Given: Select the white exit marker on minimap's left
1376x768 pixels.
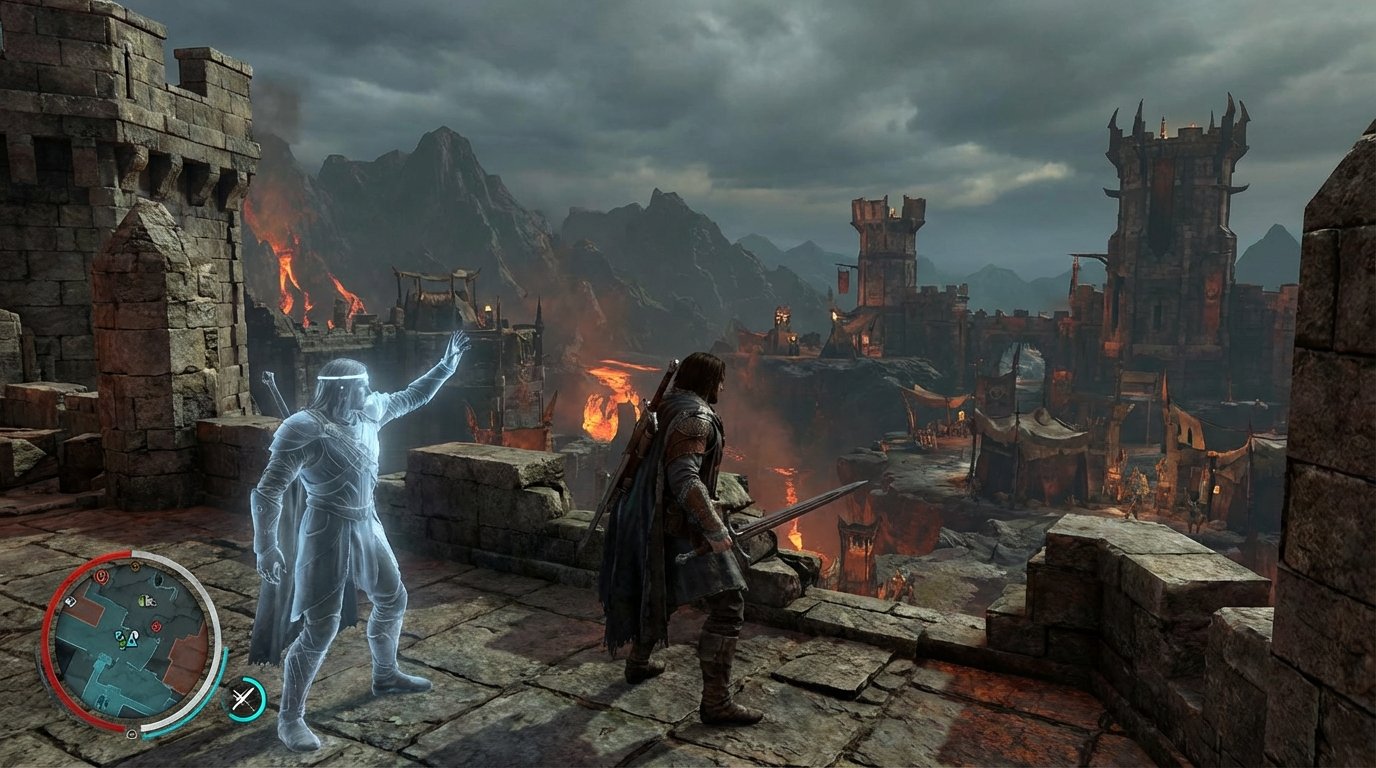Looking at the screenshot, I should point(70,602).
